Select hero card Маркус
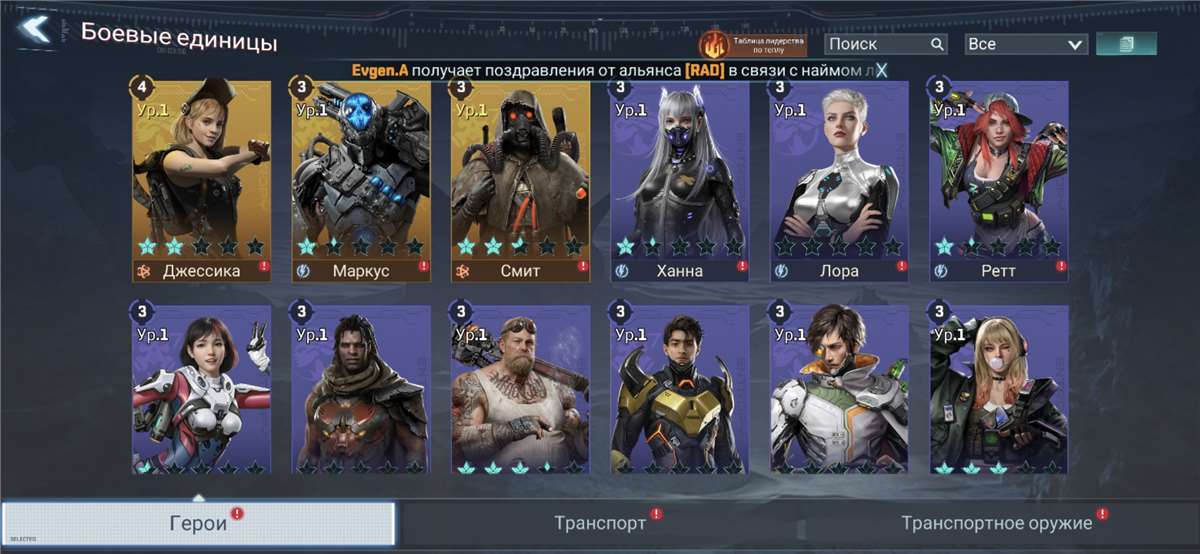The height and width of the screenshot is (554, 1200). click(x=361, y=180)
